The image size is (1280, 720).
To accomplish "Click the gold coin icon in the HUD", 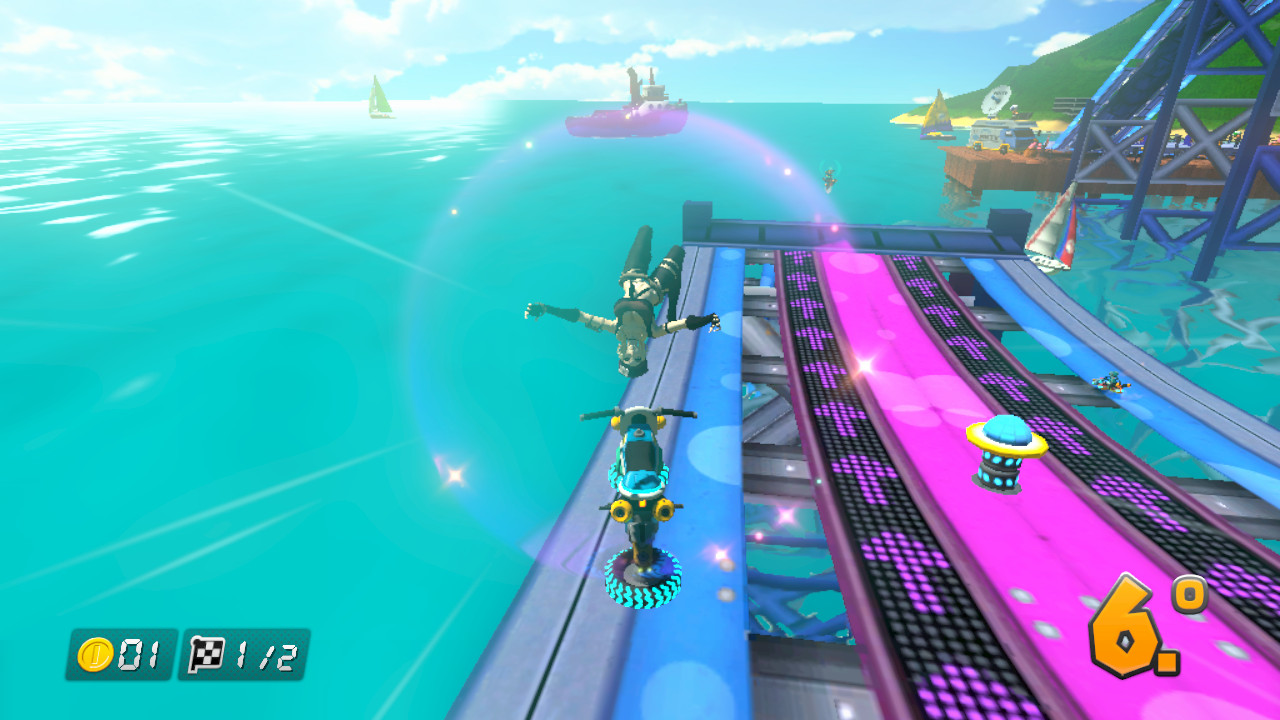I will 95,652.
